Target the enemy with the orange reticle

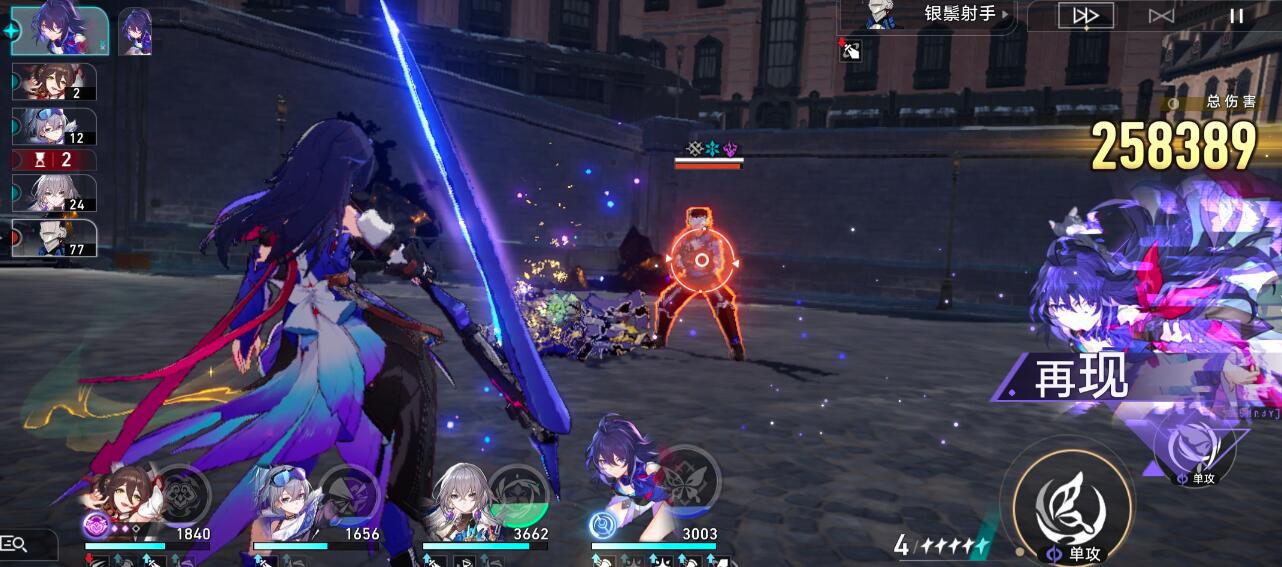pos(701,261)
